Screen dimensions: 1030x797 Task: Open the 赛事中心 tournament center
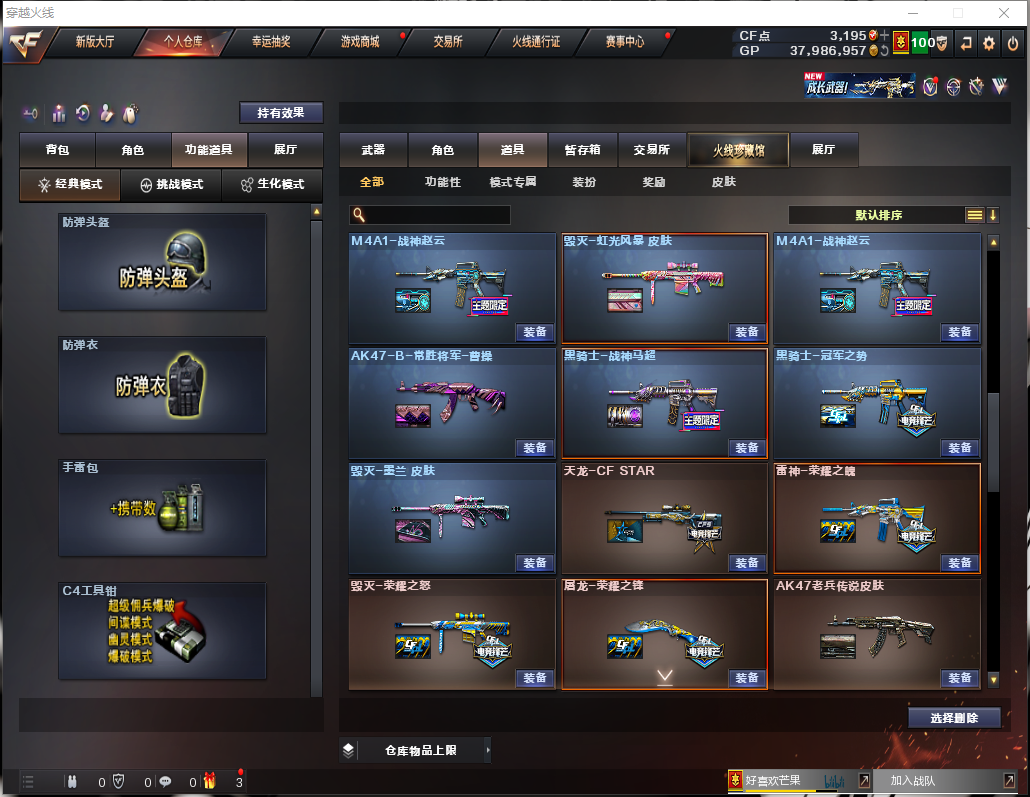[624, 42]
